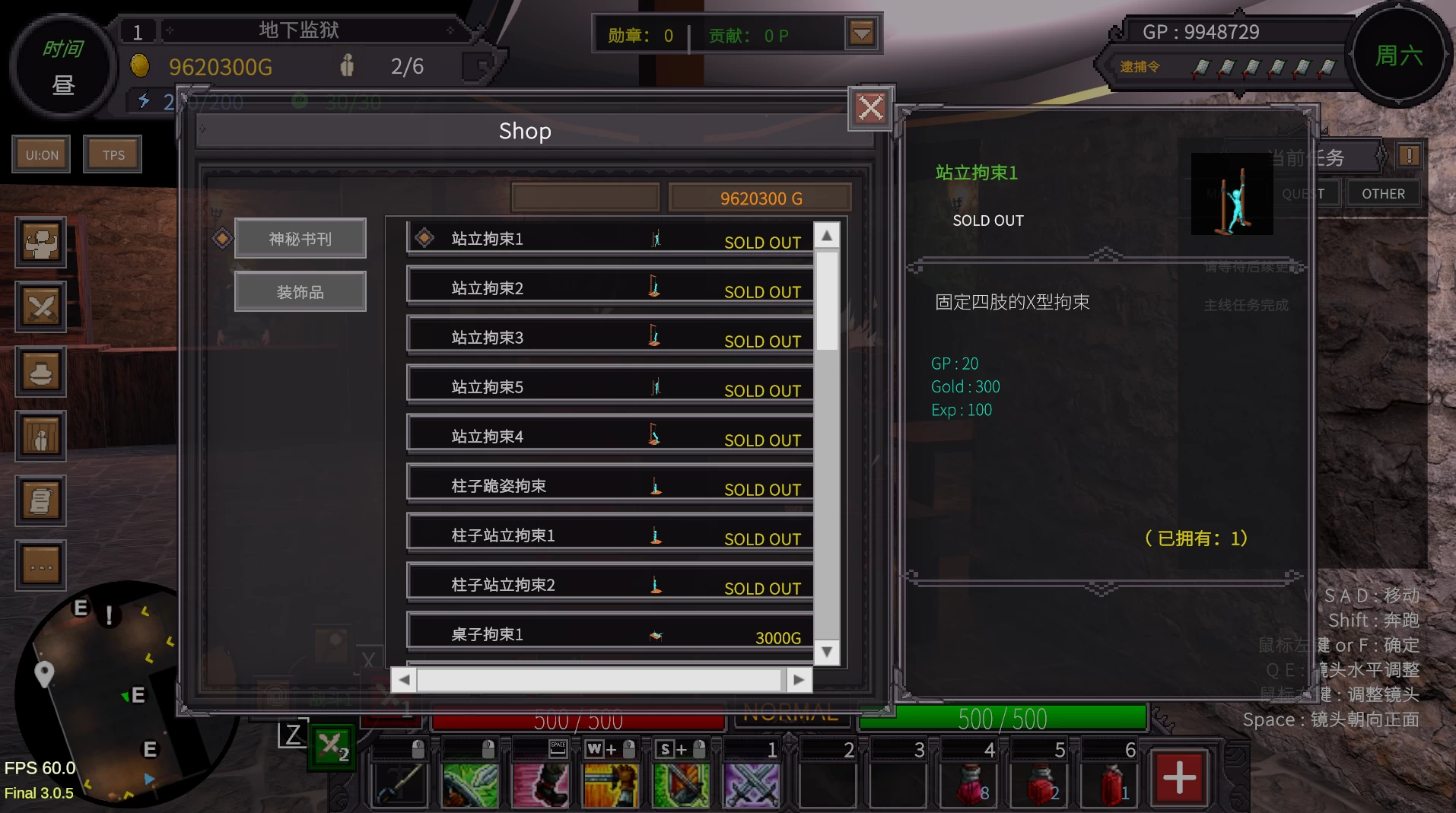Click the prisoner cage icon in sidebar
The image size is (1456, 813).
(40, 437)
